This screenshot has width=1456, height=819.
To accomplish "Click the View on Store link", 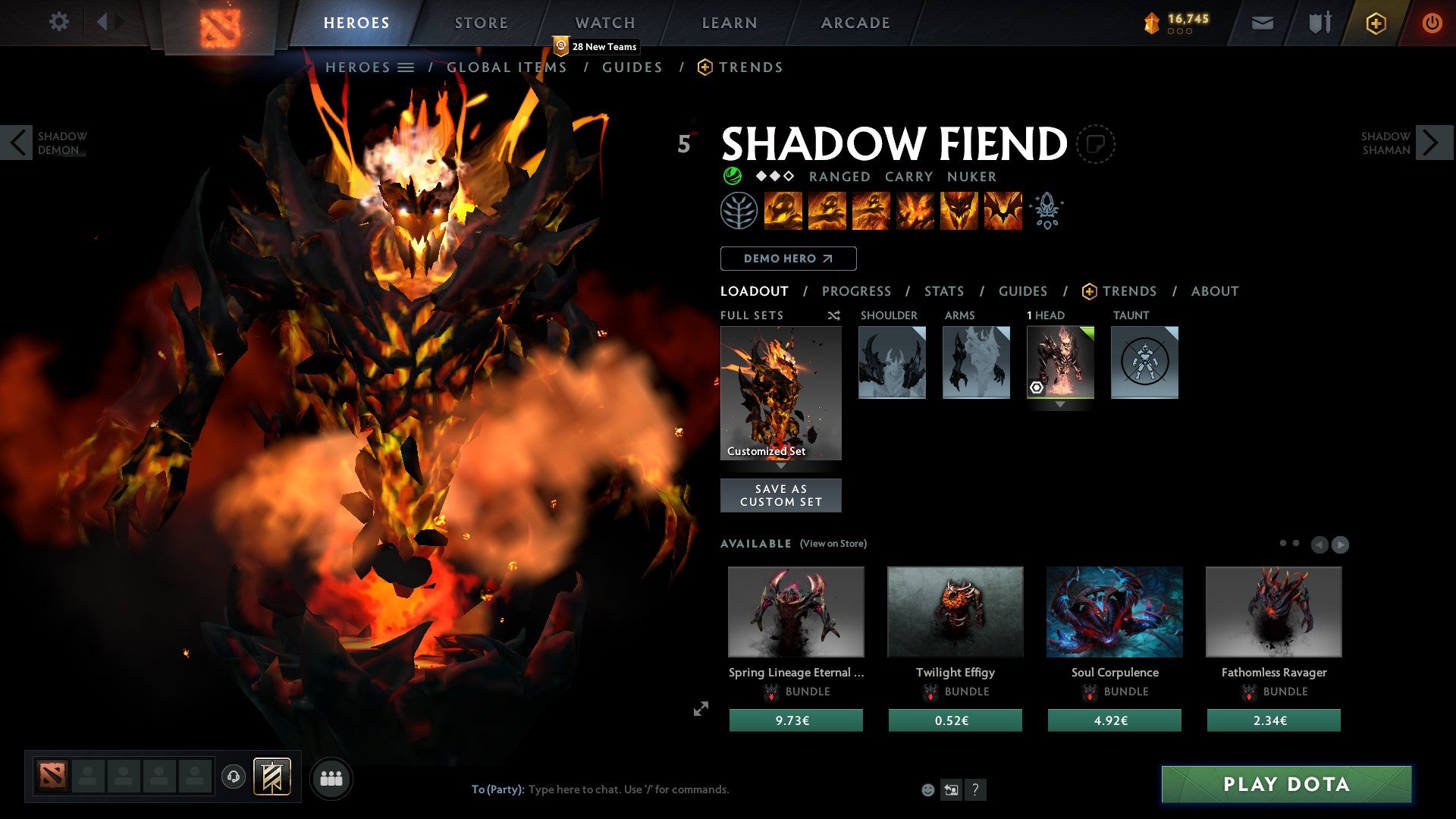I will click(x=833, y=544).
